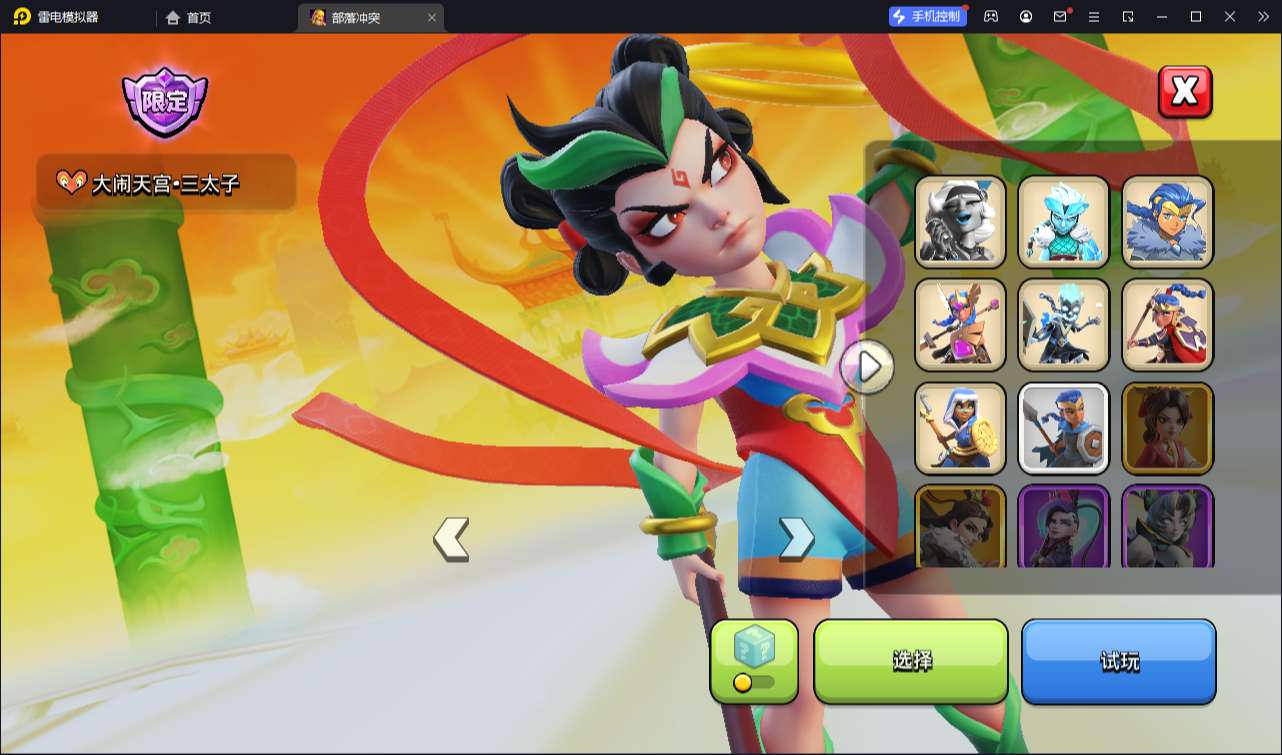Image resolution: width=1282 pixels, height=755 pixels.
Task: Switch to the 首页 home tab
Action: [x=188, y=17]
